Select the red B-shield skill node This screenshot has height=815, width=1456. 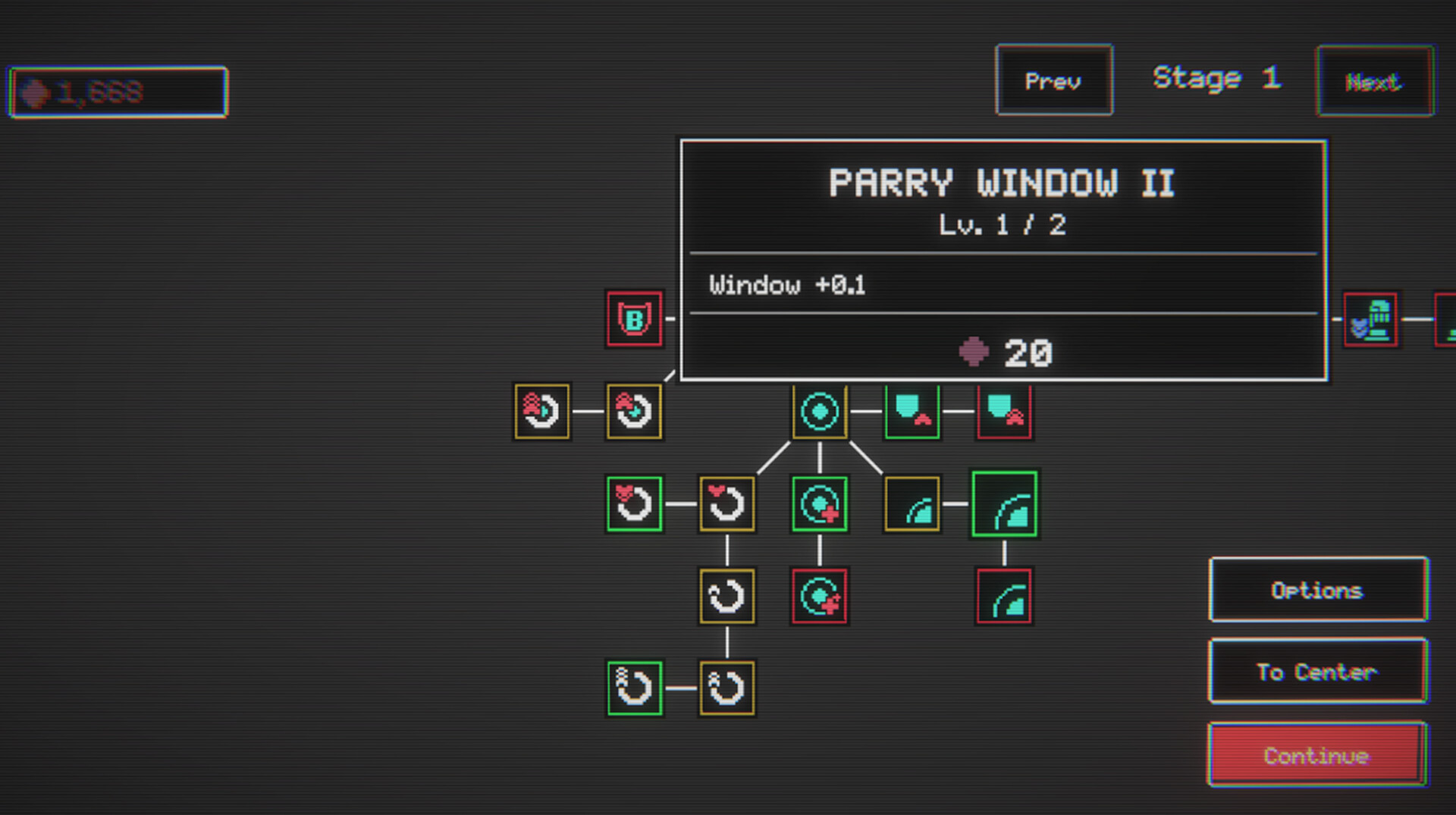point(635,318)
